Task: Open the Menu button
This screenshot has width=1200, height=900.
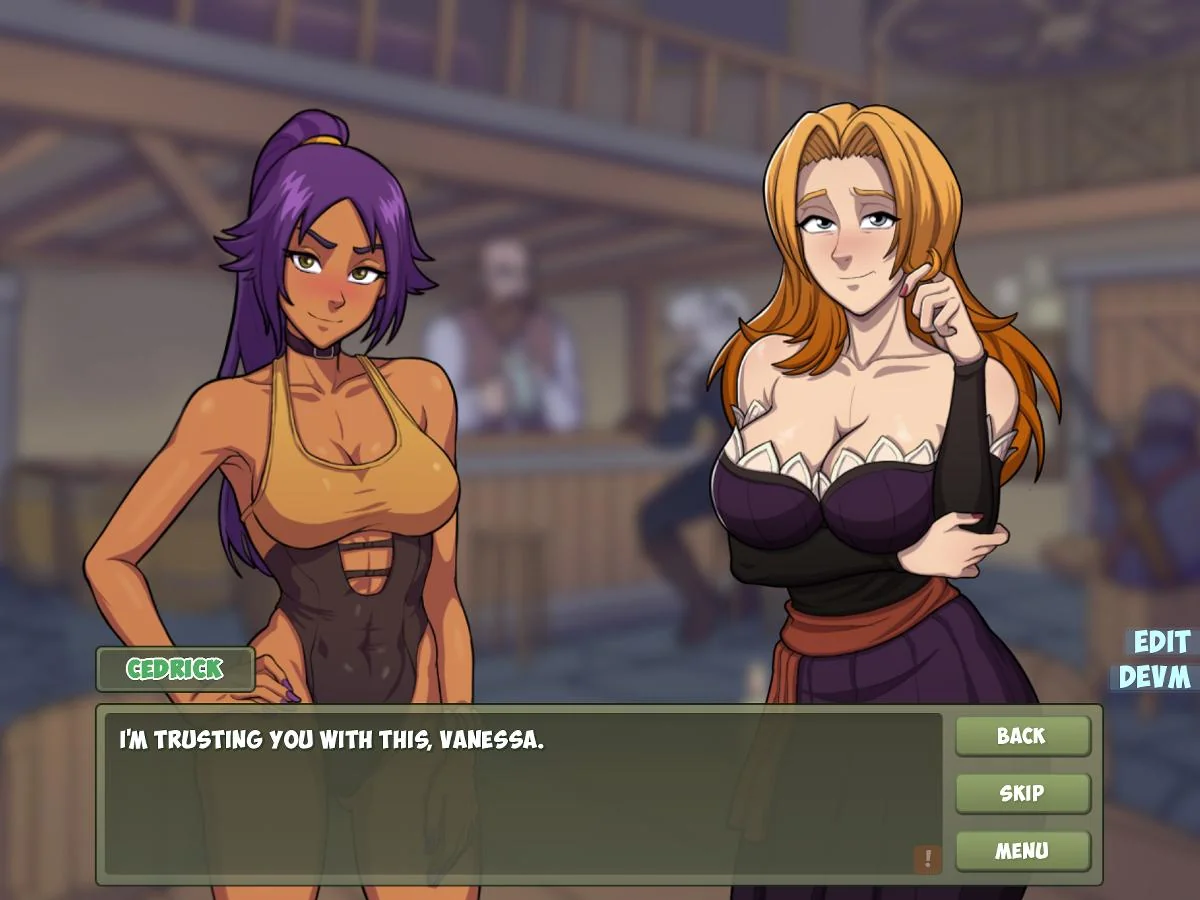Action: (x=1022, y=851)
